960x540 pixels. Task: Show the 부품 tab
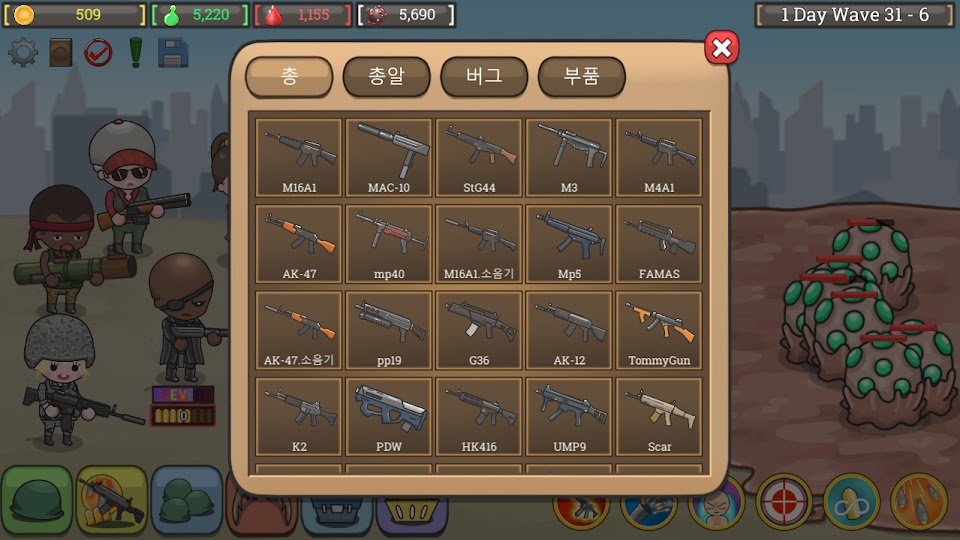pos(581,77)
